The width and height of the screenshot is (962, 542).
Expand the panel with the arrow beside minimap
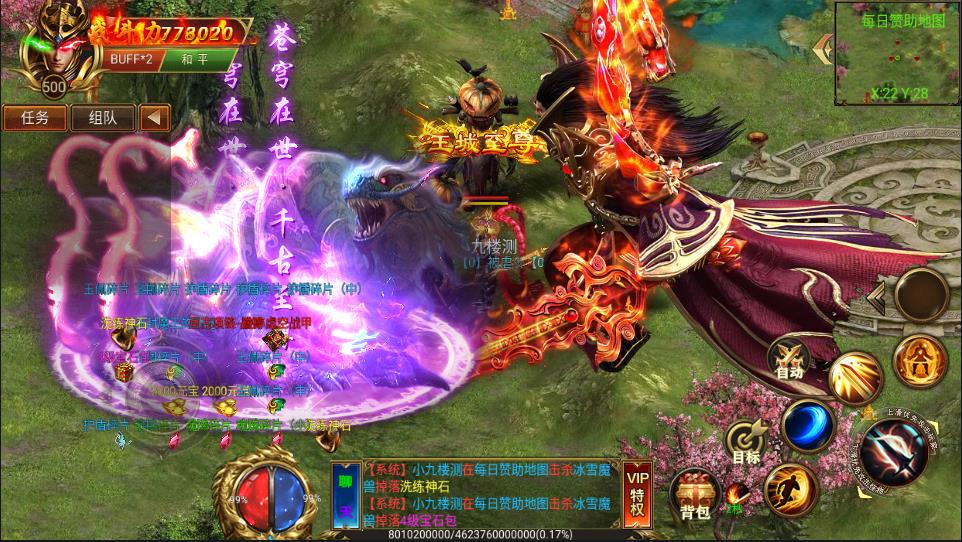[x=824, y=48]
